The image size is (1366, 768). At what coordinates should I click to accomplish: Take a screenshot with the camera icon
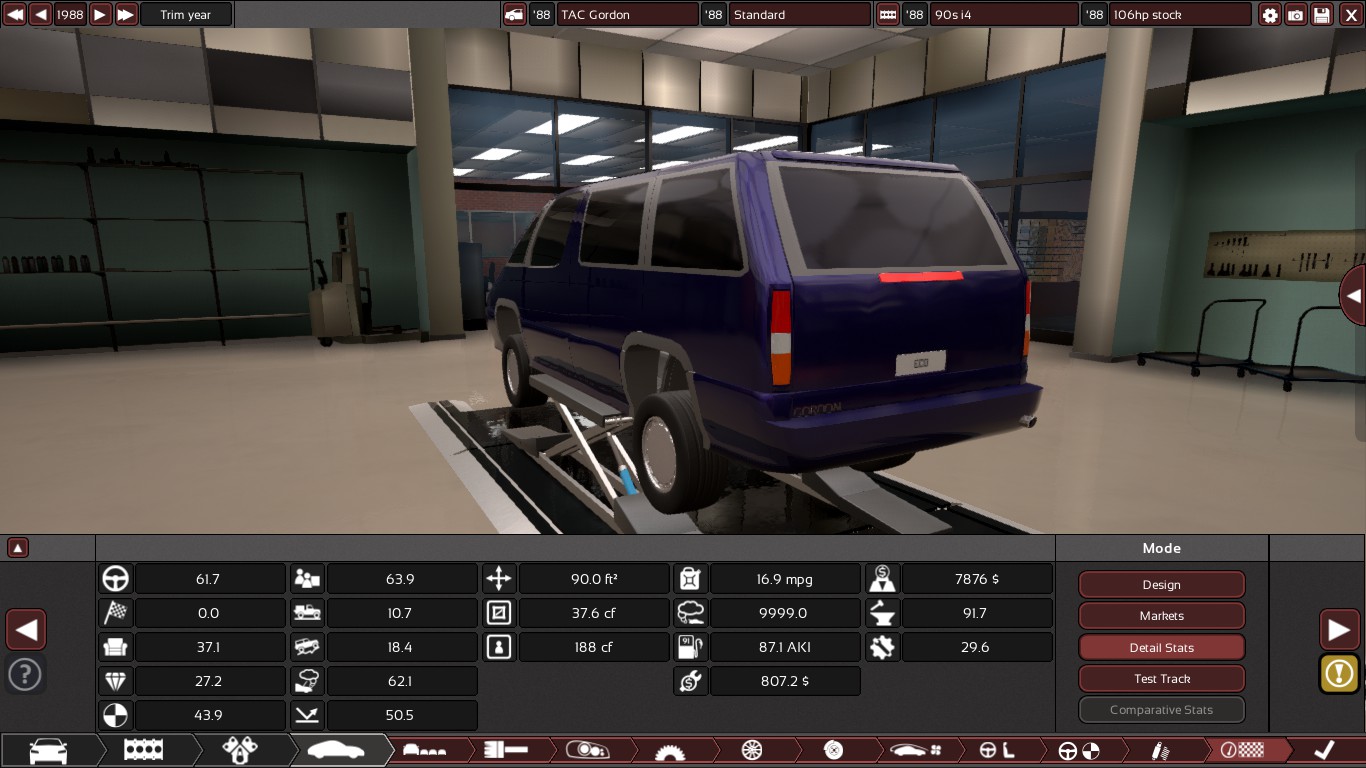[x=1296, y=15]
